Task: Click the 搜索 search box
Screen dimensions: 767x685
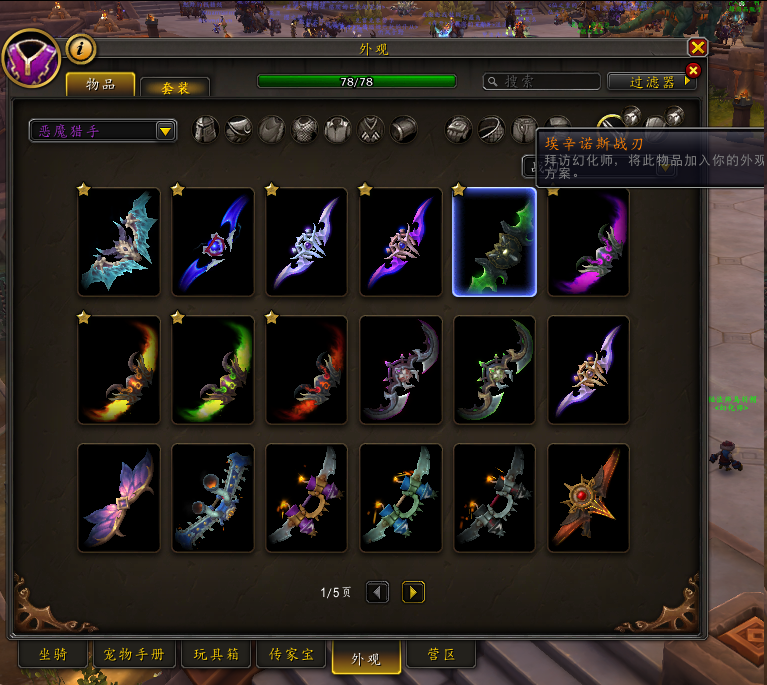Action: click(540, 81)
